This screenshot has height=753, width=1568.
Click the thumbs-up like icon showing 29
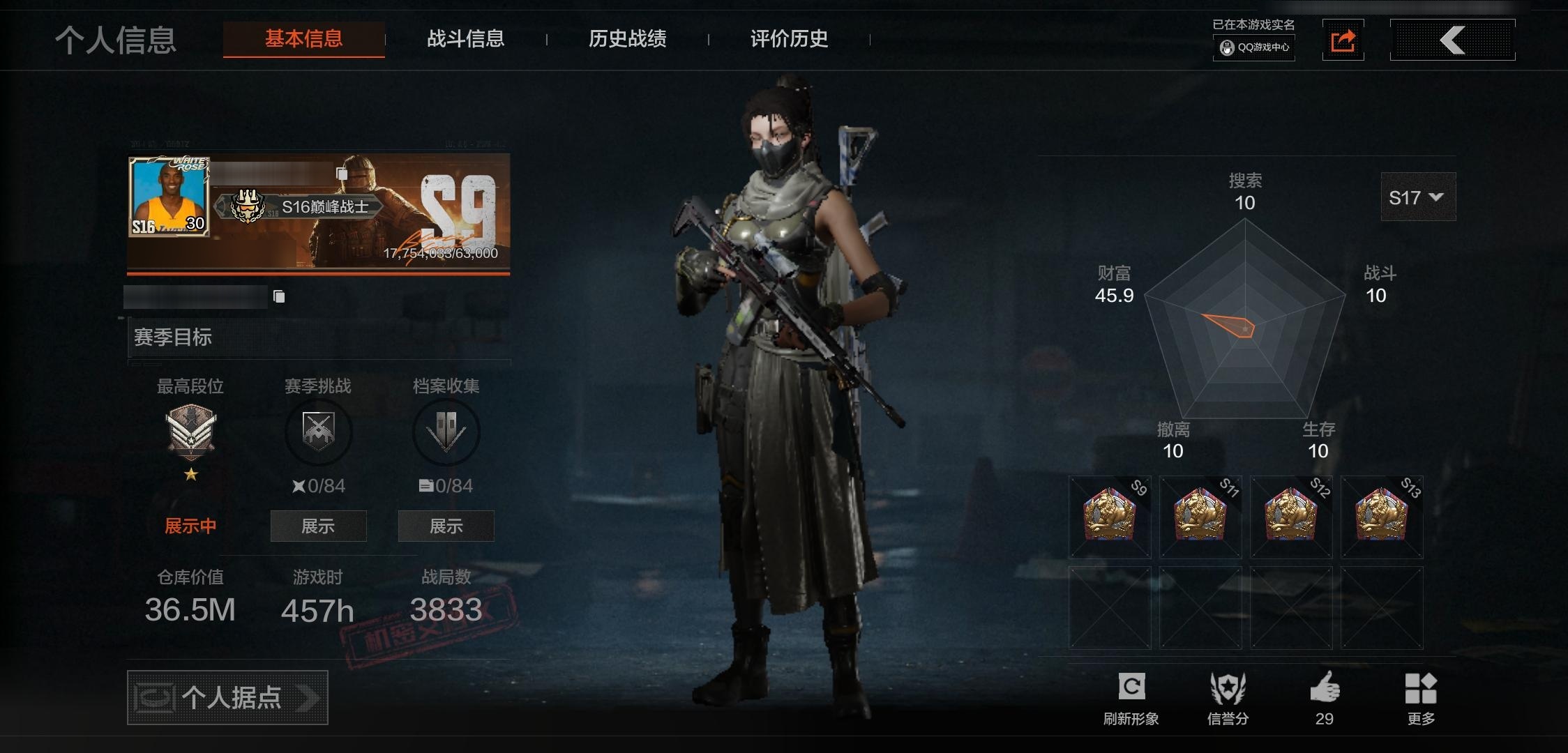[x=1326, y=687]
